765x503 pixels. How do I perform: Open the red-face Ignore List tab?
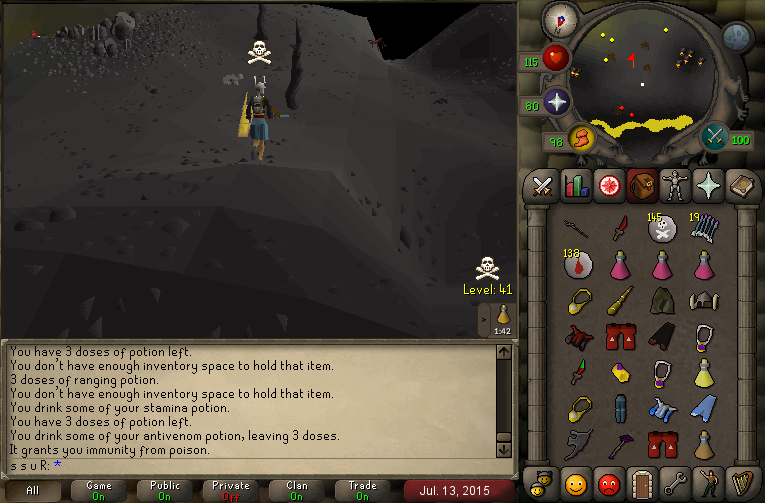tap(607, 482)
